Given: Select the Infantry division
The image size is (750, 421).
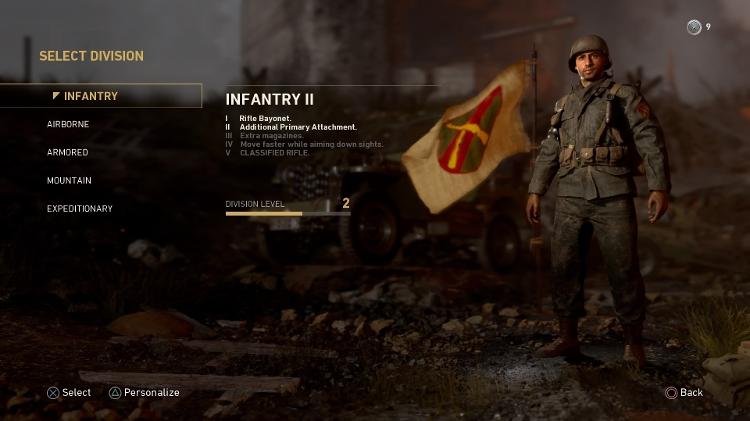Looking at the screenshot, I should click(90, 96).
